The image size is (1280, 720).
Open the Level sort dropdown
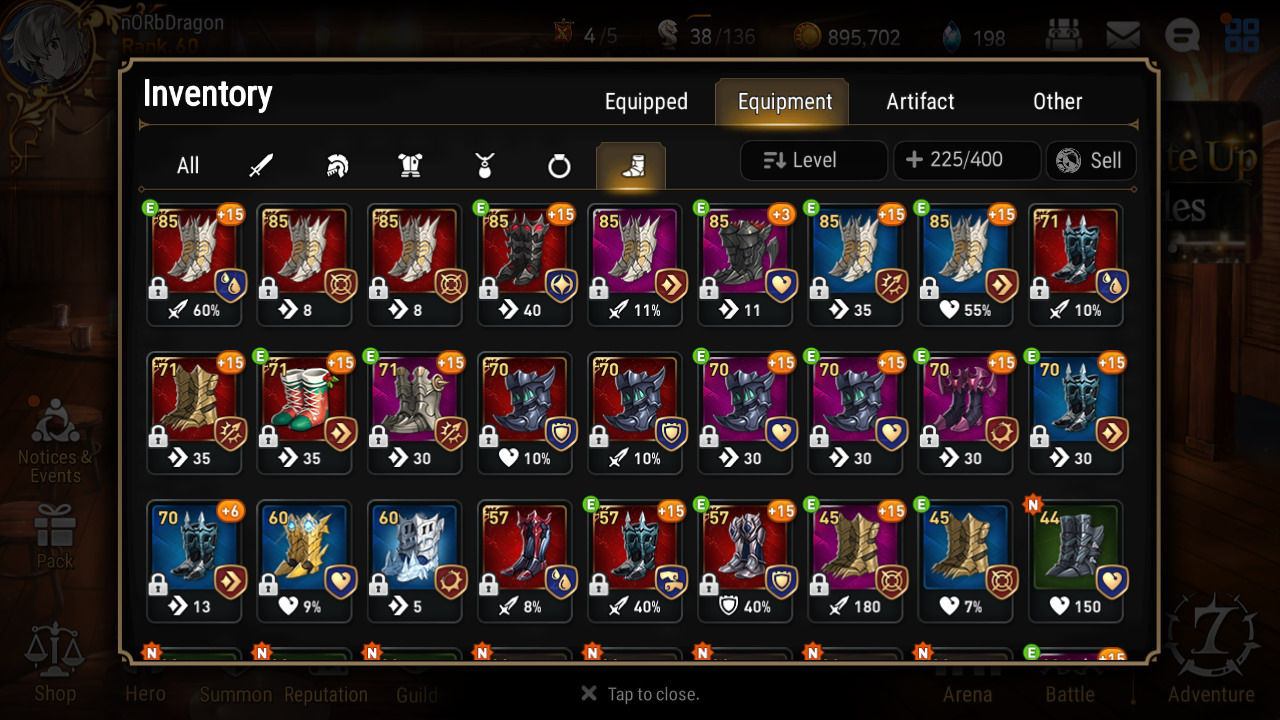click(x=813, y=160)
